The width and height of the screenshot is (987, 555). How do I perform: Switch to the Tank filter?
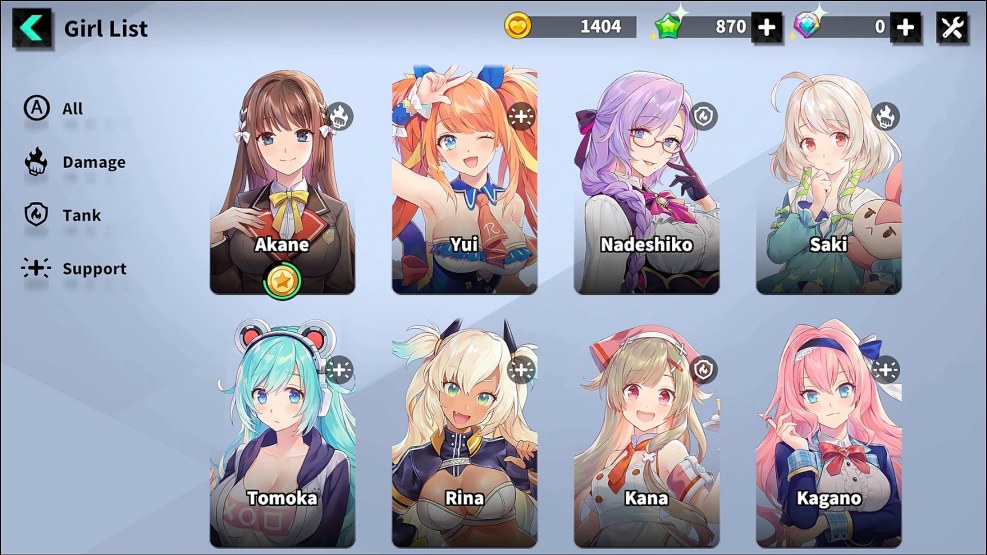click(x=63, y=215)
